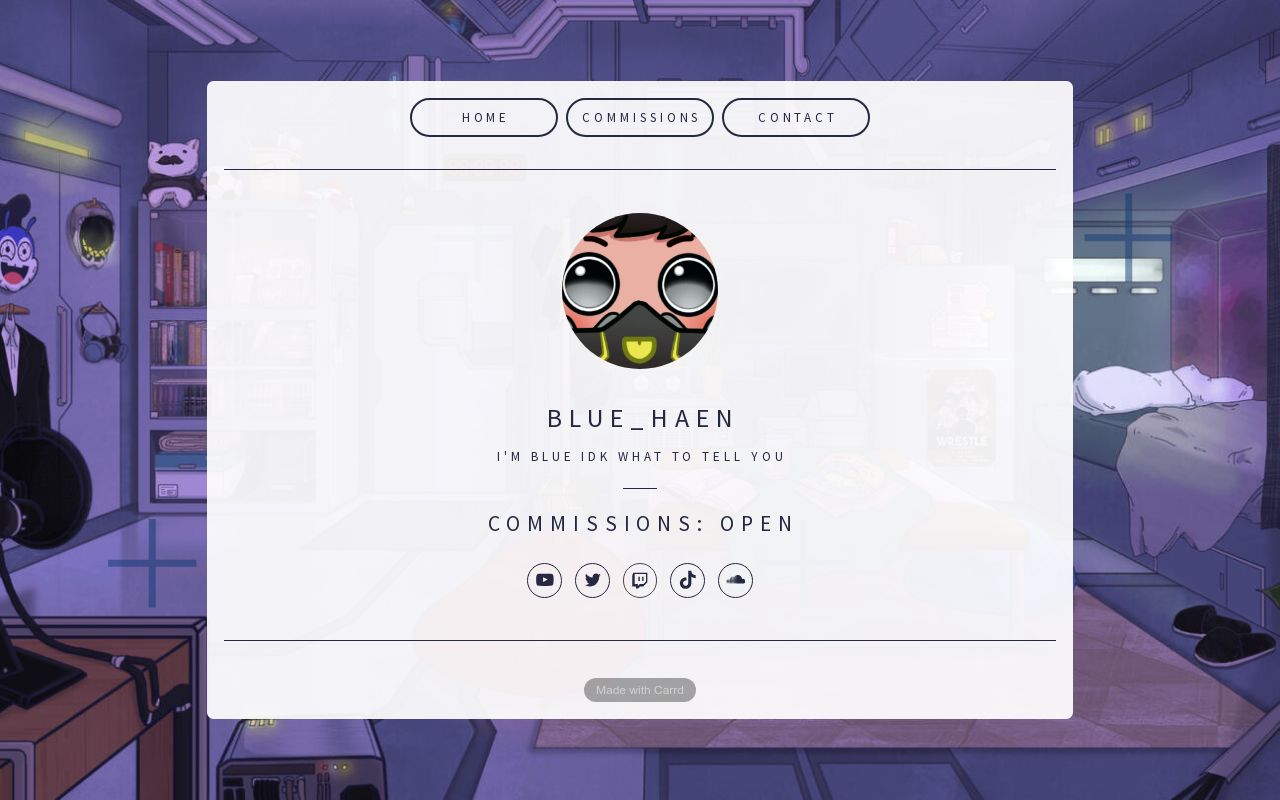
Task: Switch to the COMMISSIONS tab
Action: pyautogui.click(x=640, y=117)
